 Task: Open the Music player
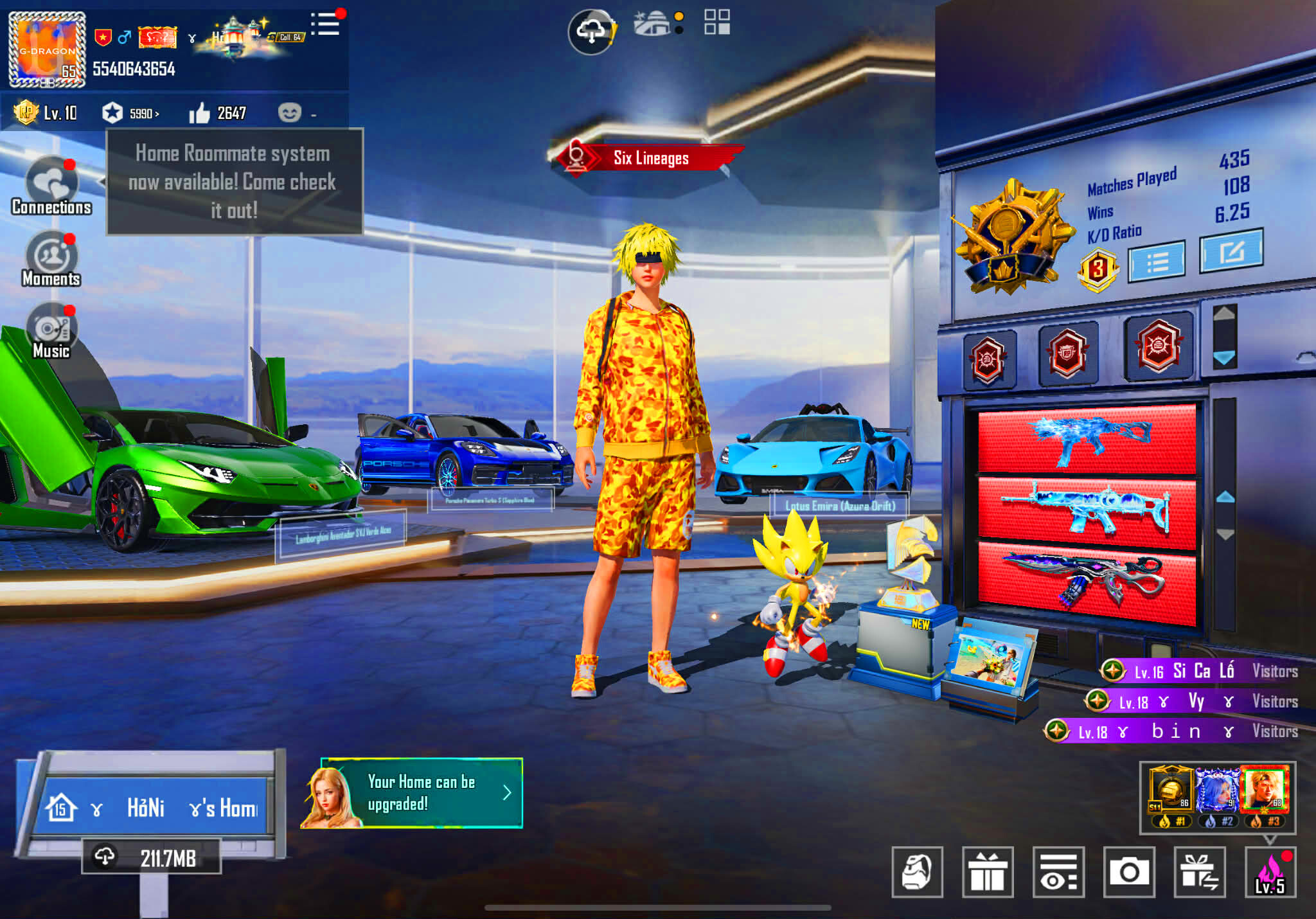[51, 330]
